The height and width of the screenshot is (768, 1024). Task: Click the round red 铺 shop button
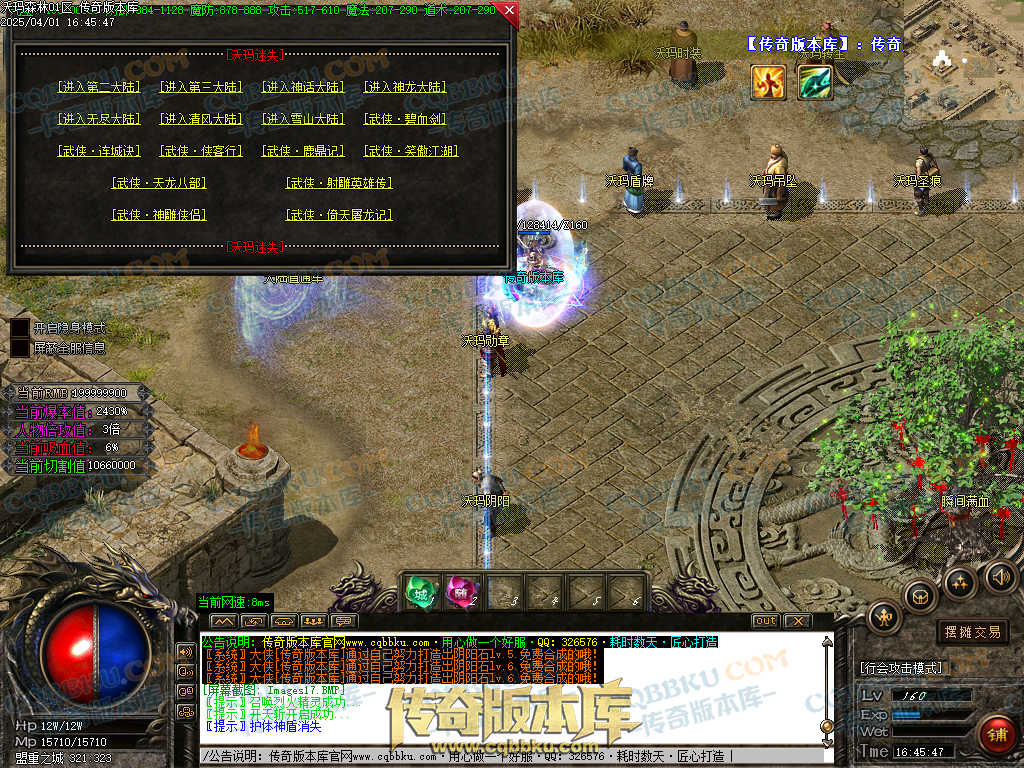[995, 735]
